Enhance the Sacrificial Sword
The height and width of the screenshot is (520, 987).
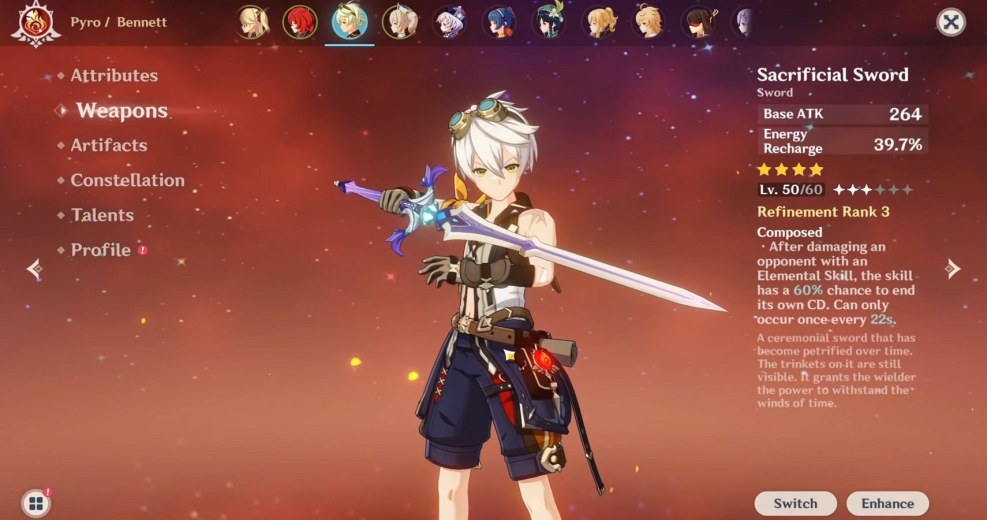(887, 503)
